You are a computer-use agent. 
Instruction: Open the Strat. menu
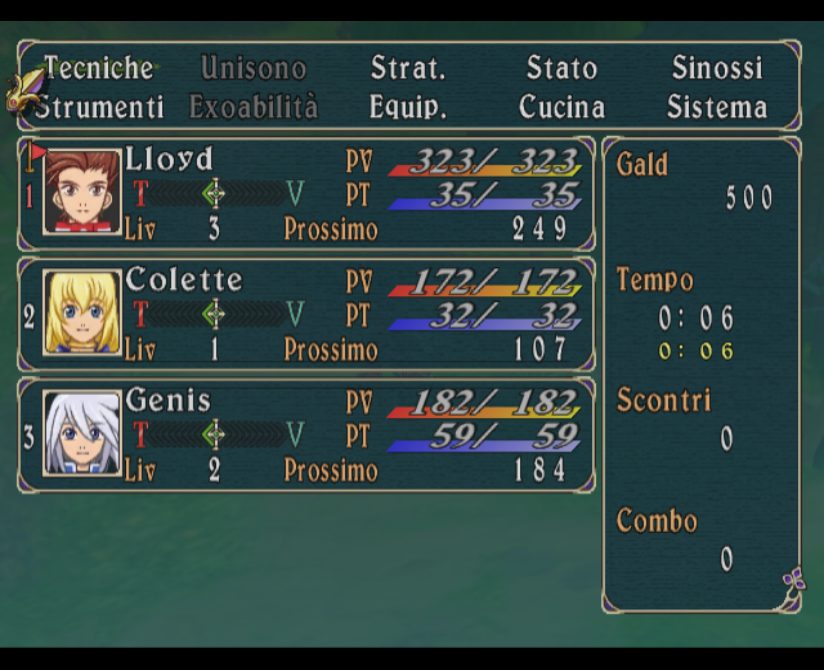407,68
